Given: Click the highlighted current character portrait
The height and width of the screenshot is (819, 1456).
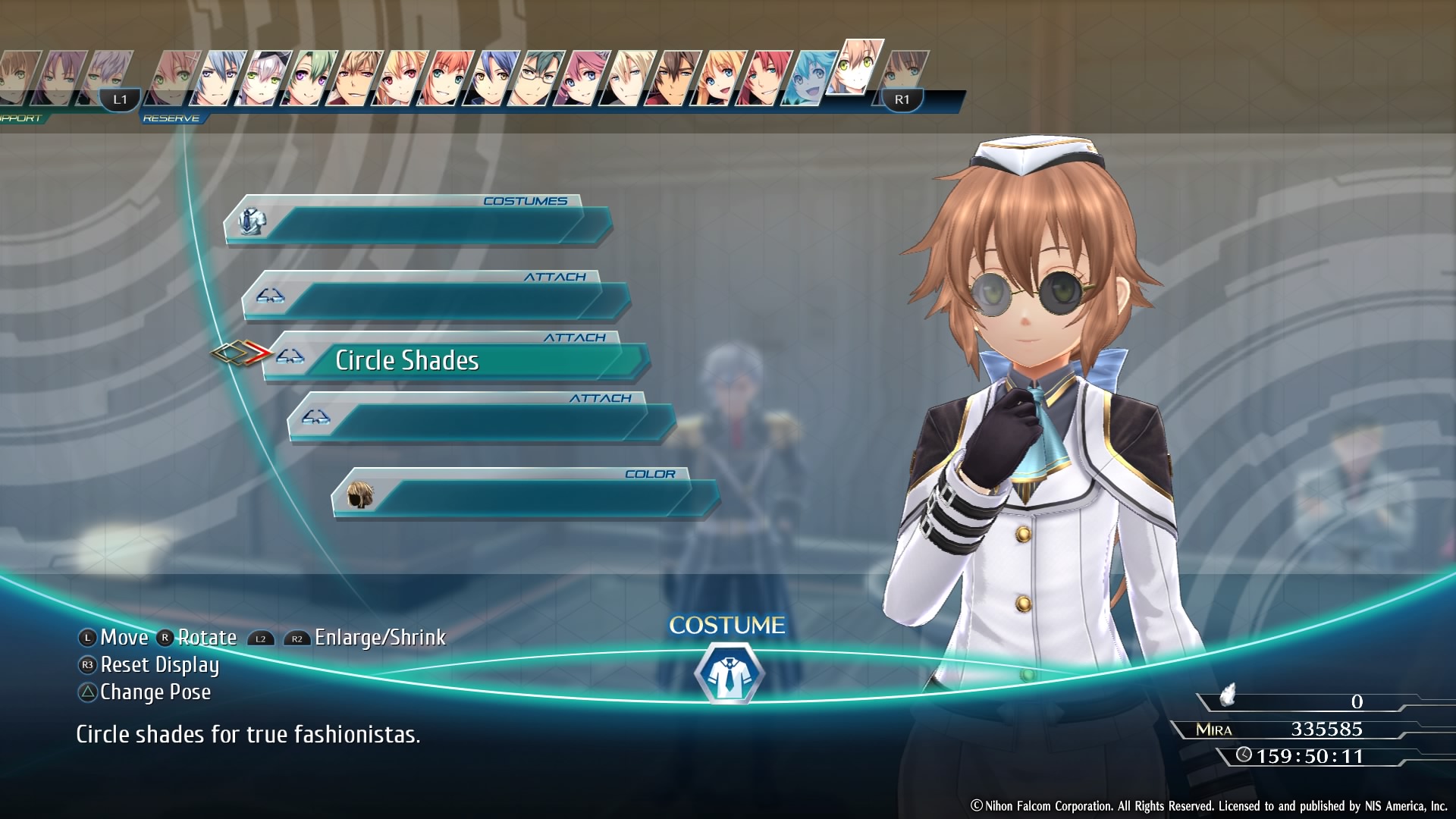Looking at the screenshot, I should [857, 68].
